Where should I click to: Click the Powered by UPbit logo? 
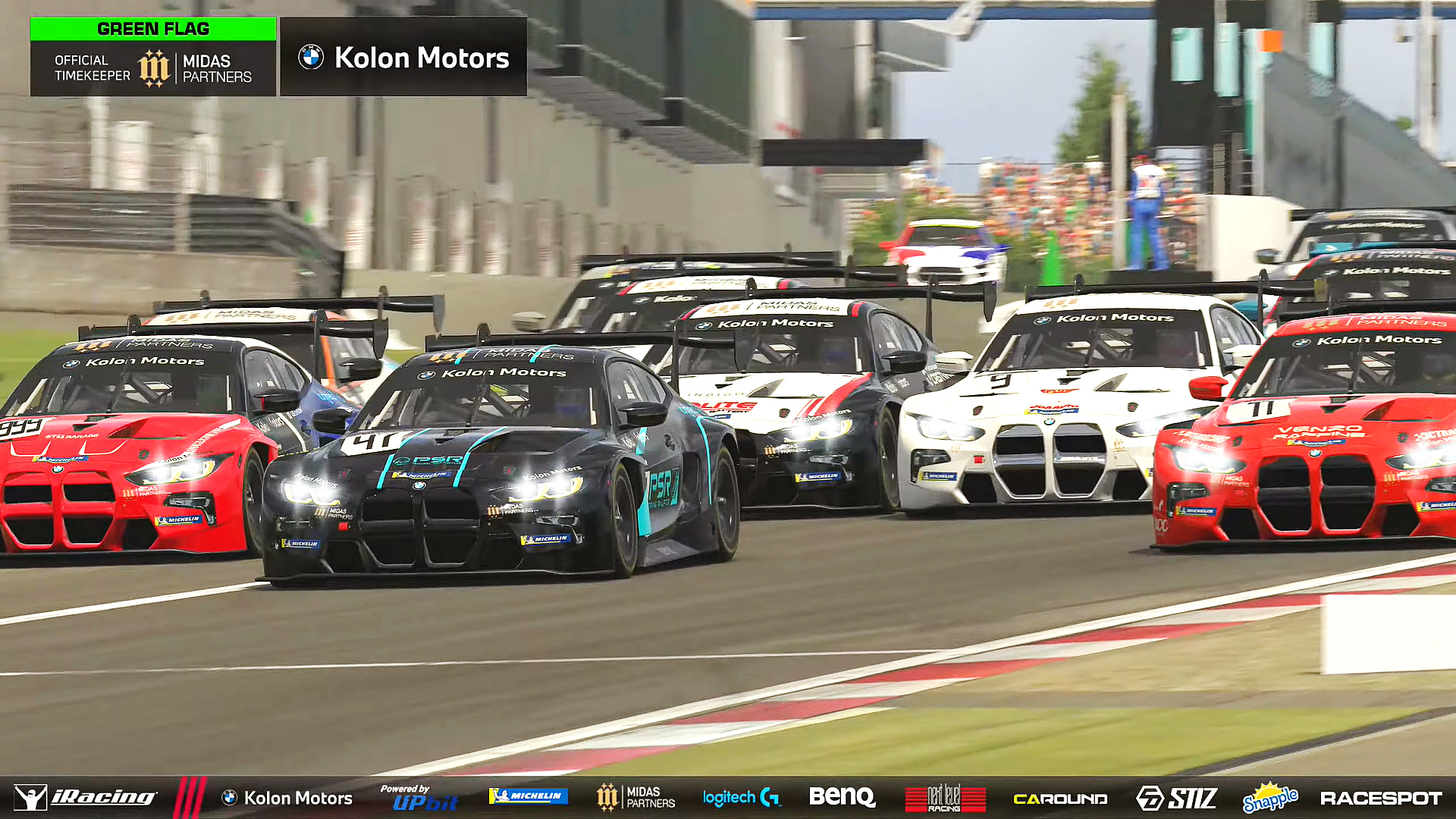tap(419, 798)
